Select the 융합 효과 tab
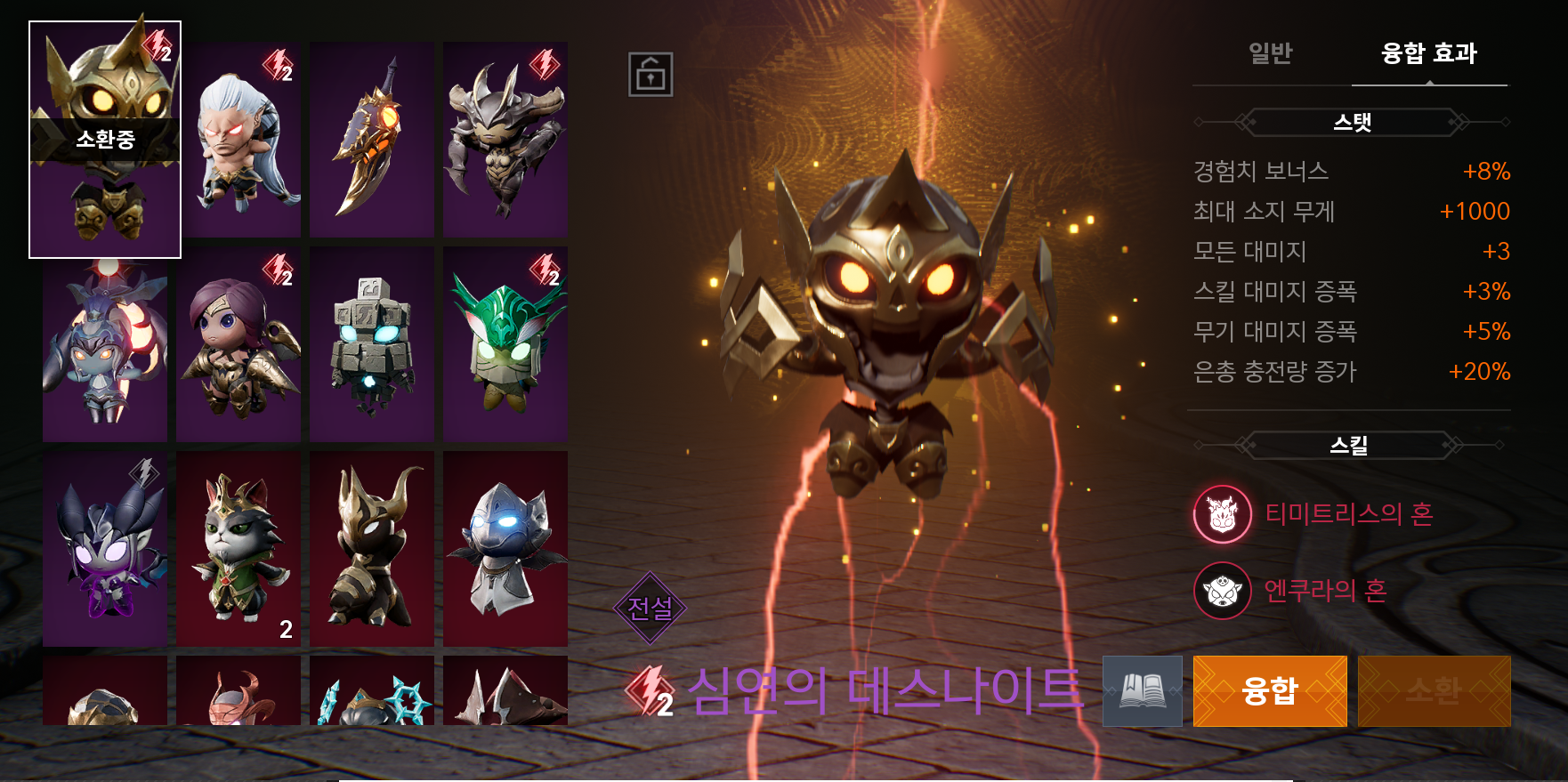This screenshot has width=1568, height=782. tap(1428, 53)
